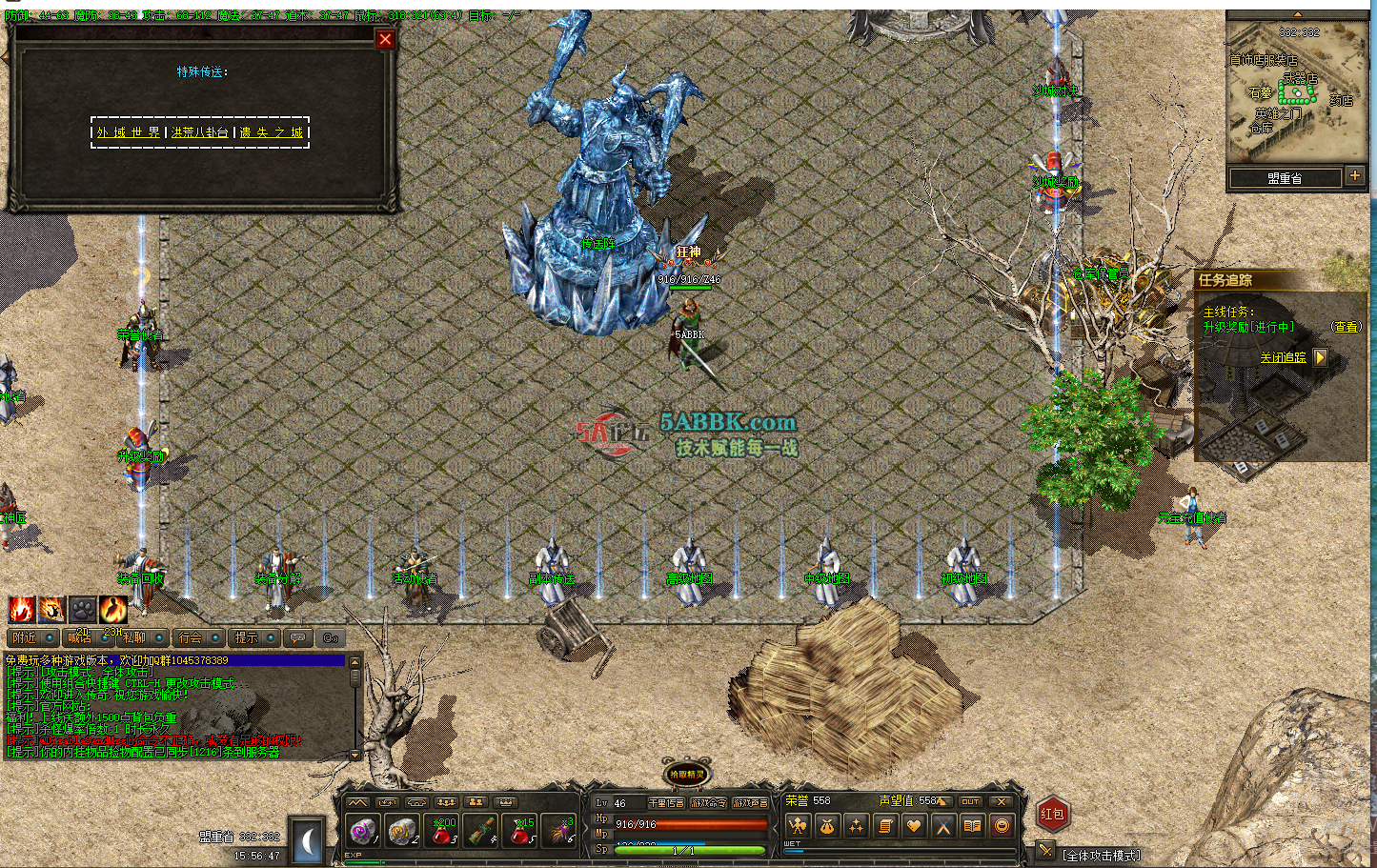Click the green EXP progress bar

coord(363,862)
